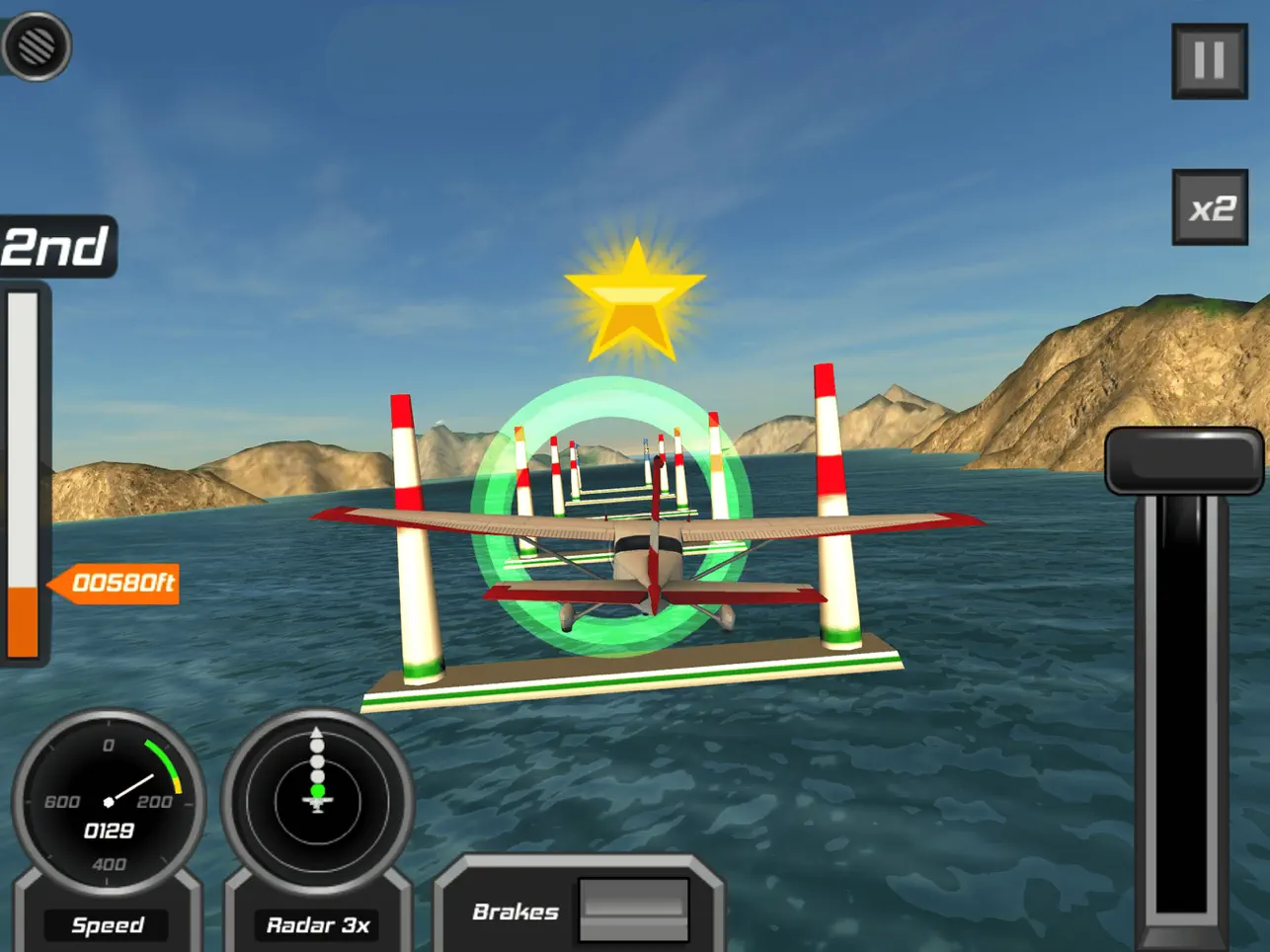1270x952 pixels.
Task: Pause the game
Action: coord(1209,61)
